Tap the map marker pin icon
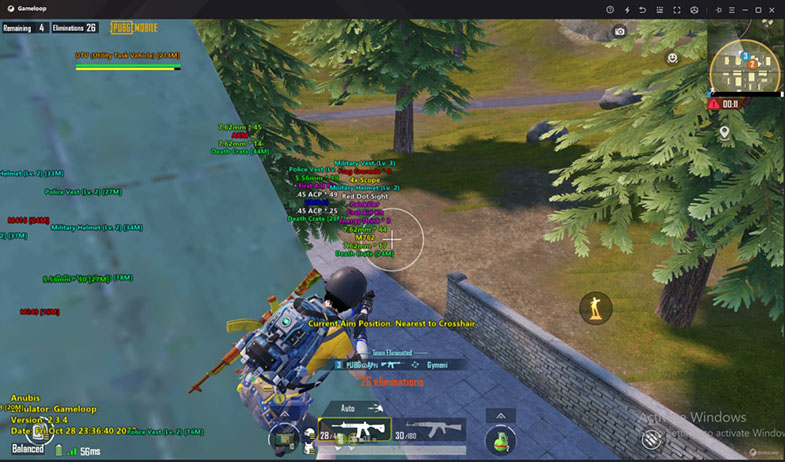 [724, 132]
